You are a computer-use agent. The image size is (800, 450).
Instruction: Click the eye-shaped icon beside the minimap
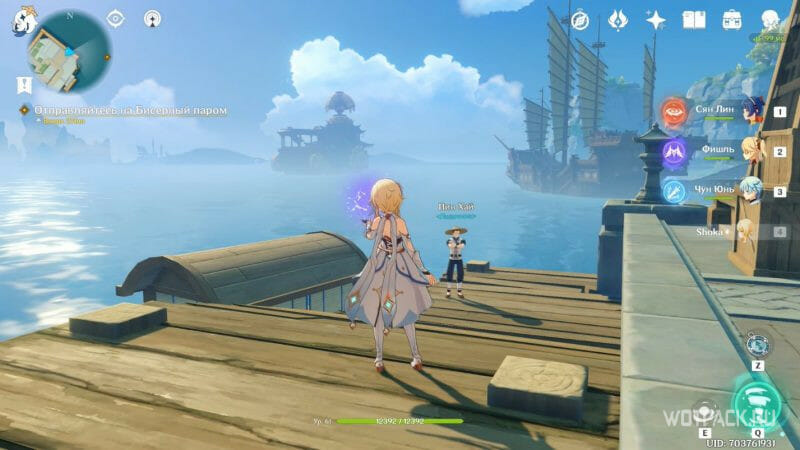coord(116,18)
